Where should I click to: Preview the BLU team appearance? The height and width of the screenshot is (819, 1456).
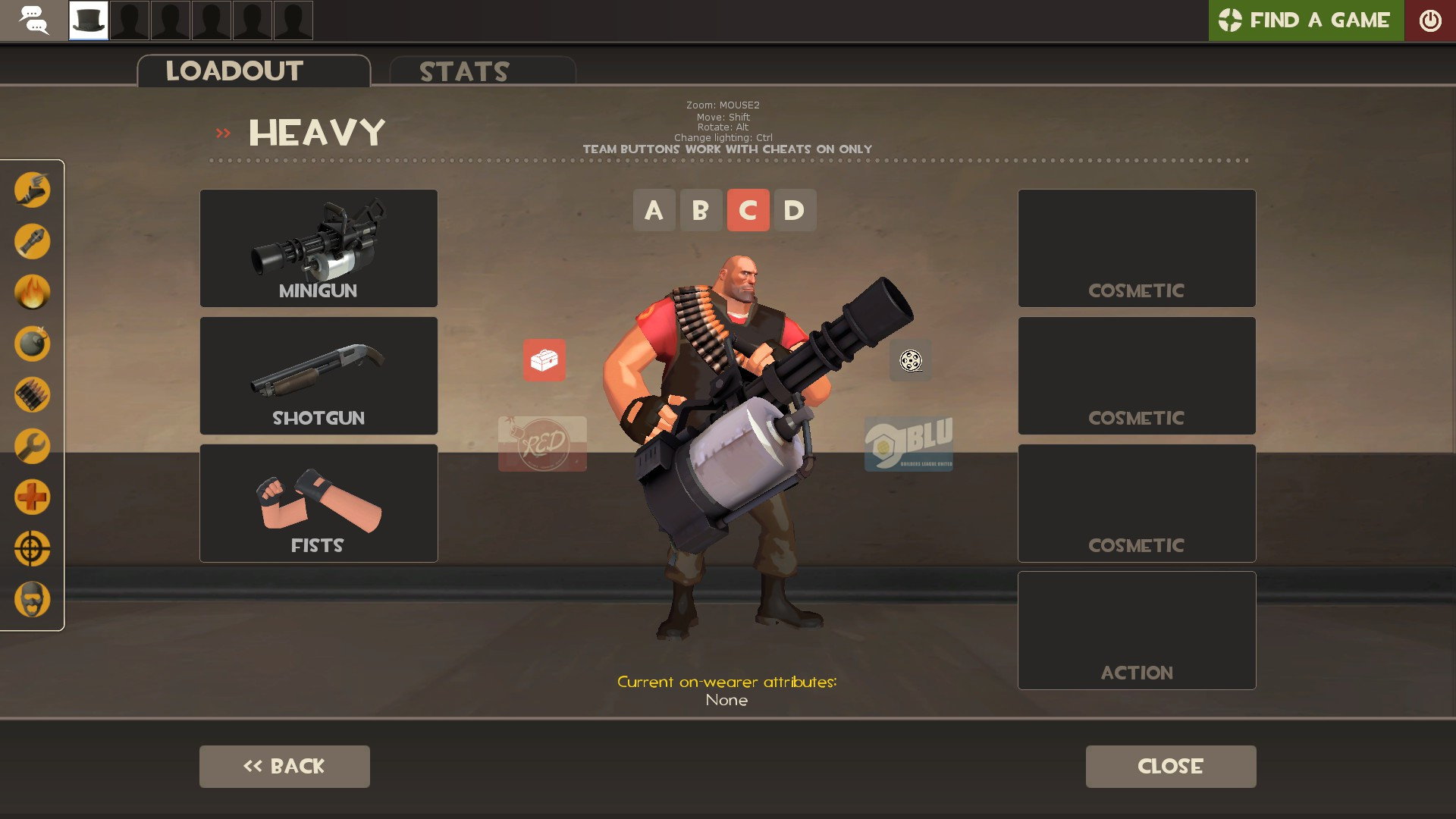pos(909,445)
